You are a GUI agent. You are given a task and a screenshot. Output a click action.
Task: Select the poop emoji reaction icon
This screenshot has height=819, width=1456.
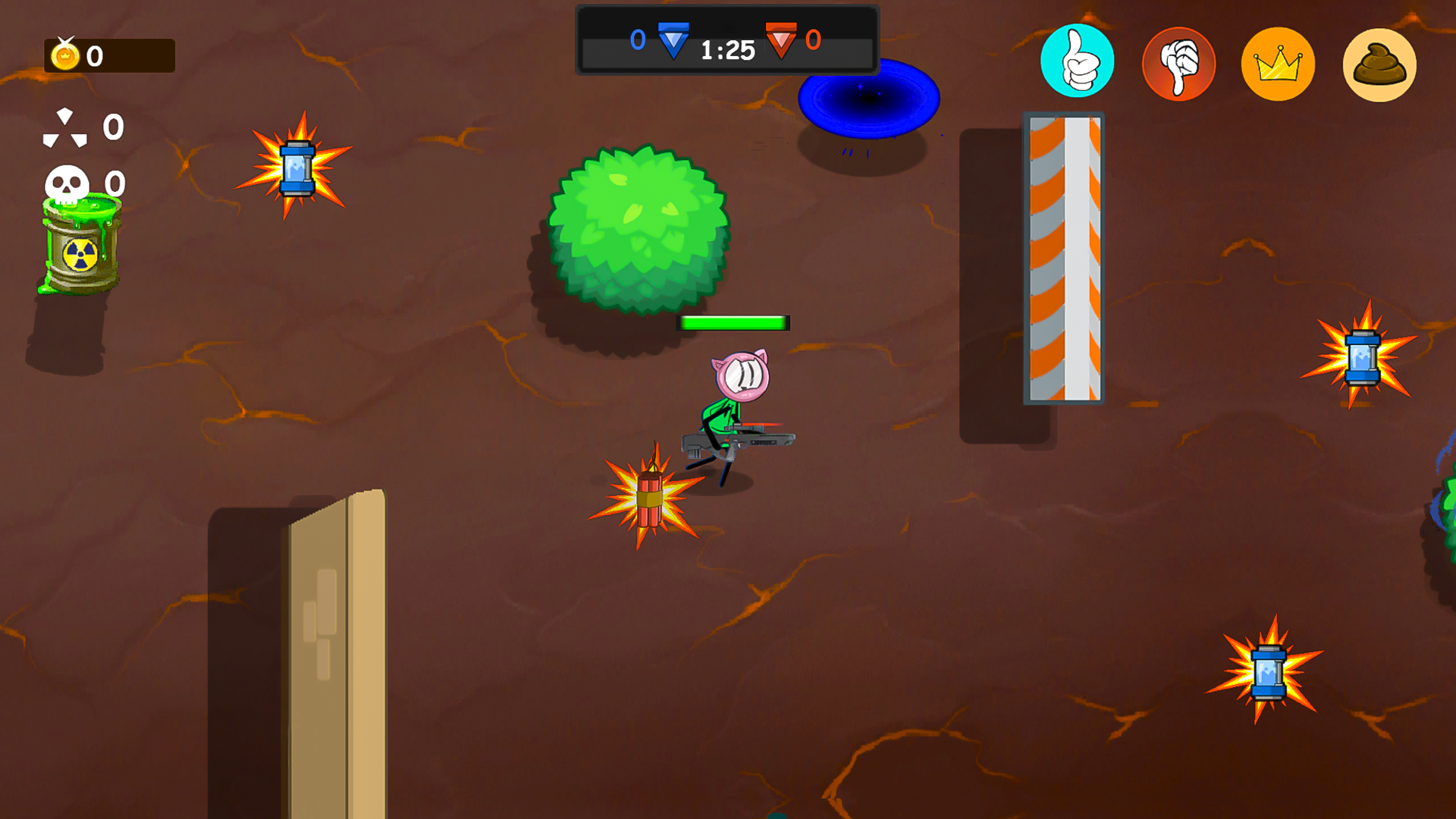(1379, 64)
